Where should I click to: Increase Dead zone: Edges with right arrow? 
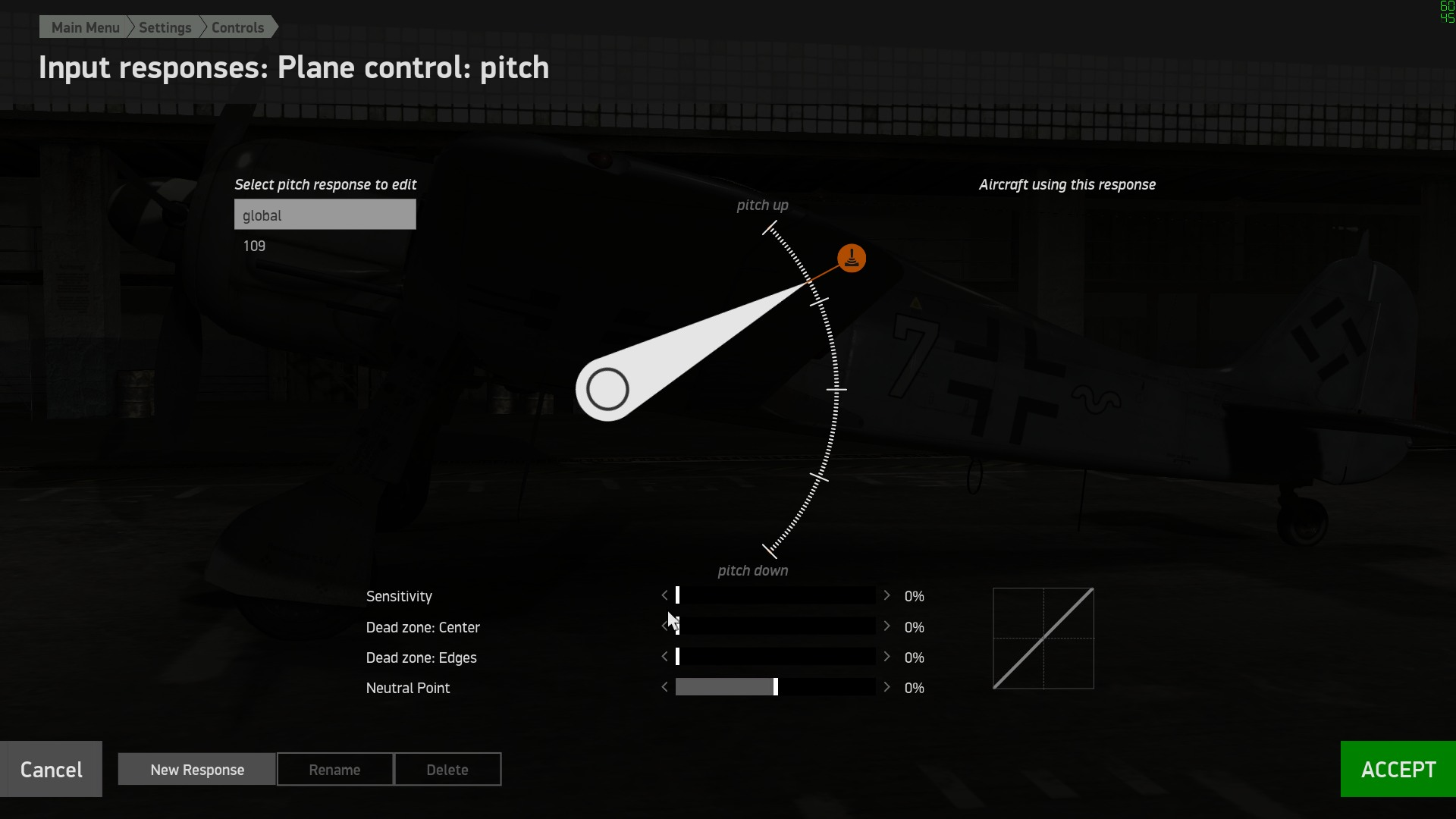tap(886, 657)
